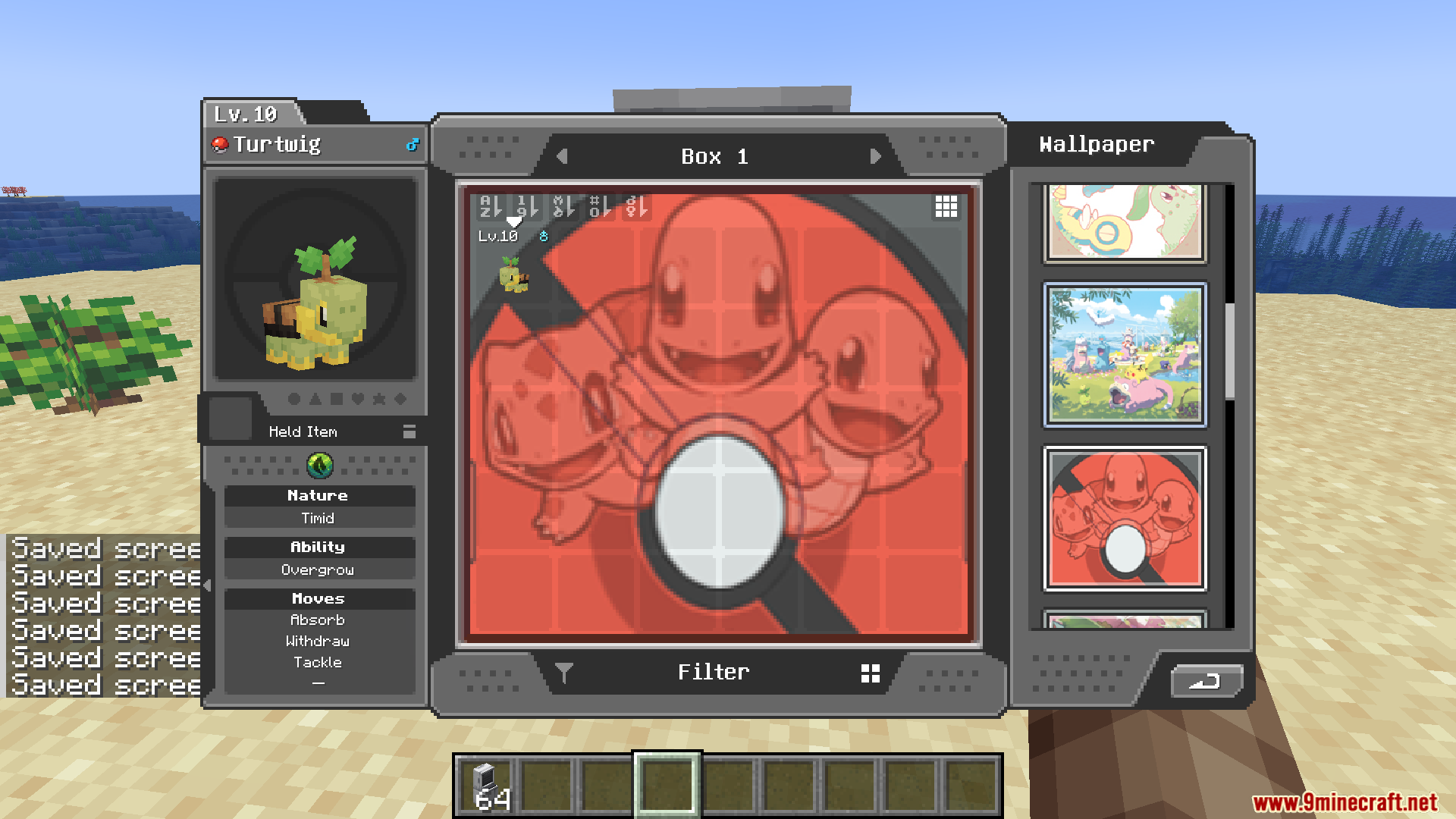Toggle the heart marking under Turtwig's portrait
Screen dimensions: 1456x819
pos(359,400)
